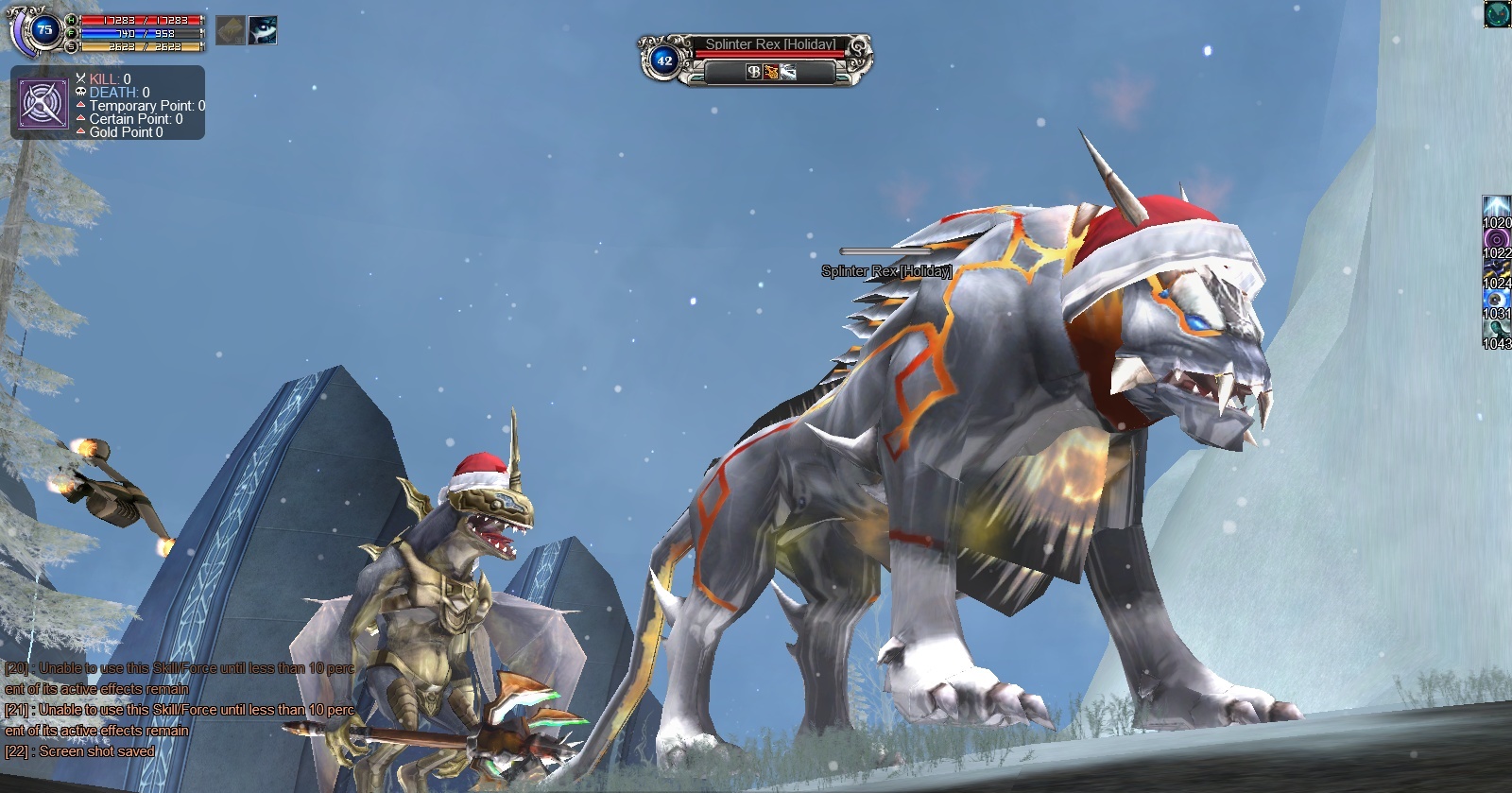Click the blue light beam buff timer 1020
Screen dimensions: 1512x793
click(1497, 208)
